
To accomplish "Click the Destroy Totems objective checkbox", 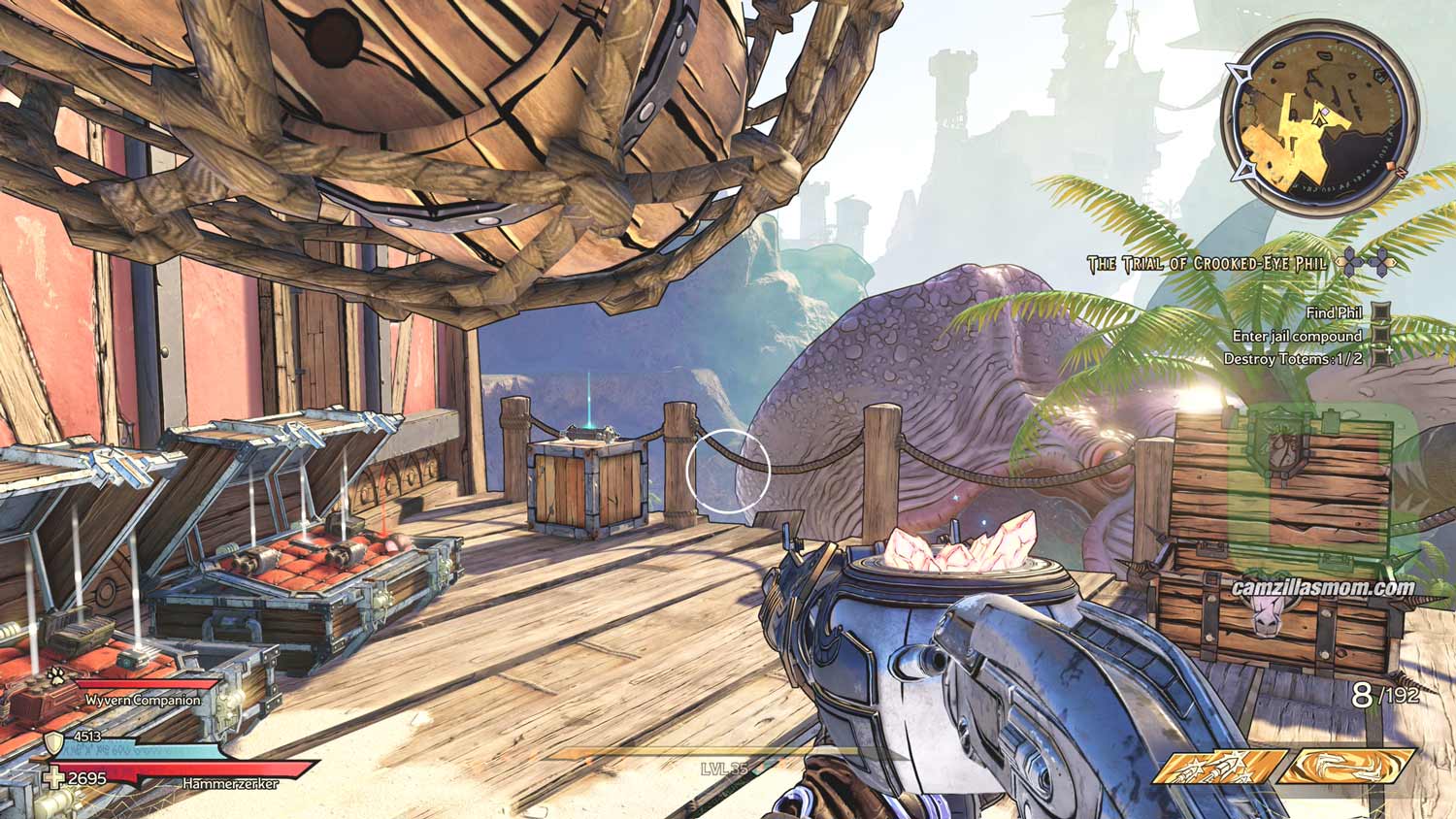I will tap(1380, 358).
